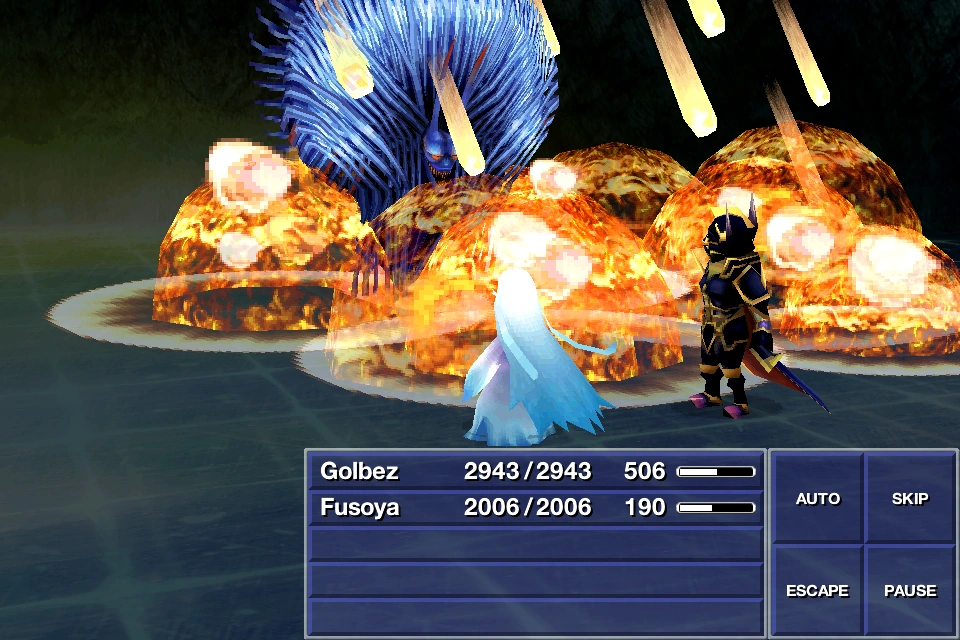The image size is (960, 640).
Task: Choose ESCAPE to flee the battle
Action: [817, 590]
